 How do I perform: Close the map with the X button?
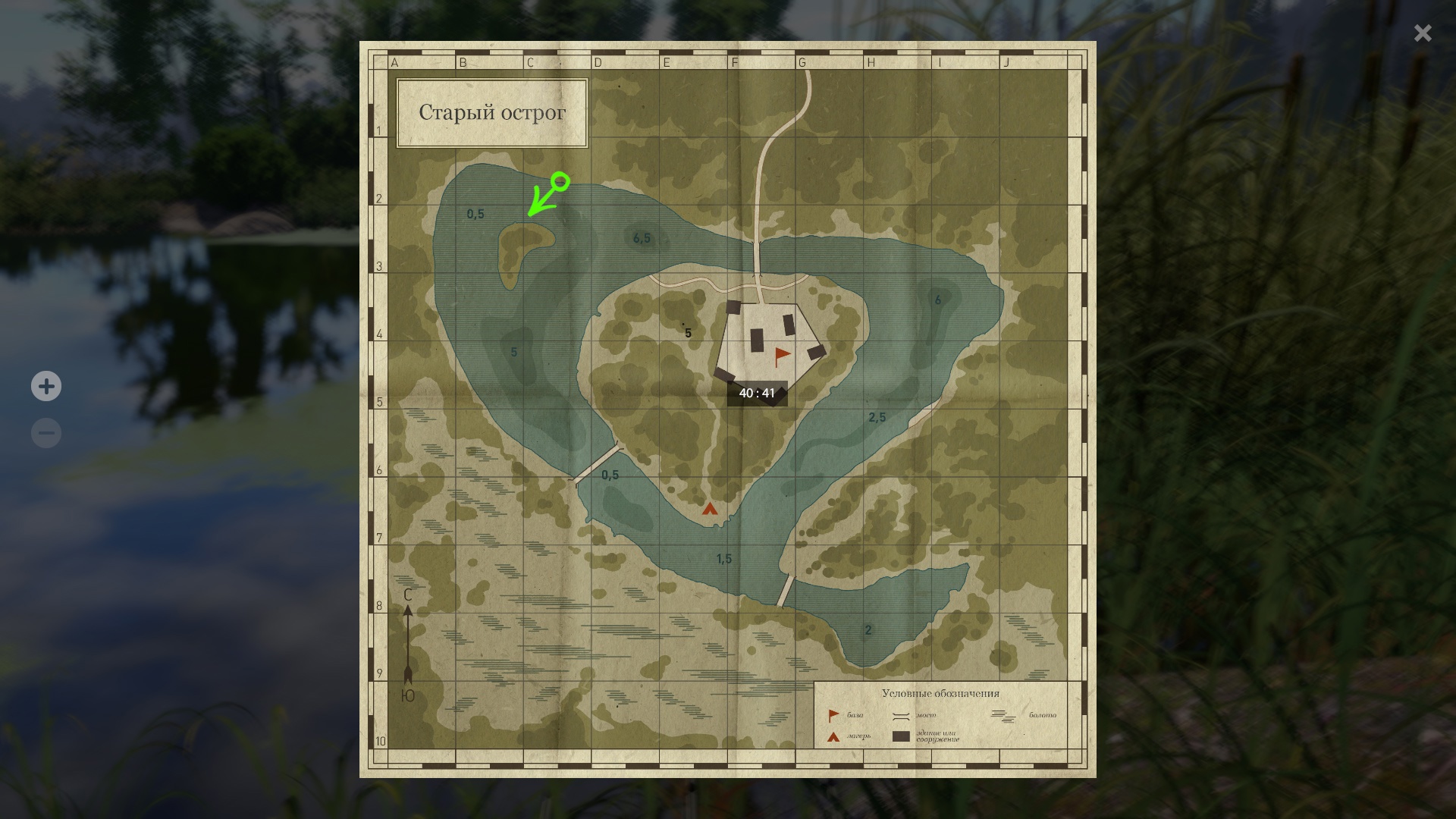point(1422,33)
